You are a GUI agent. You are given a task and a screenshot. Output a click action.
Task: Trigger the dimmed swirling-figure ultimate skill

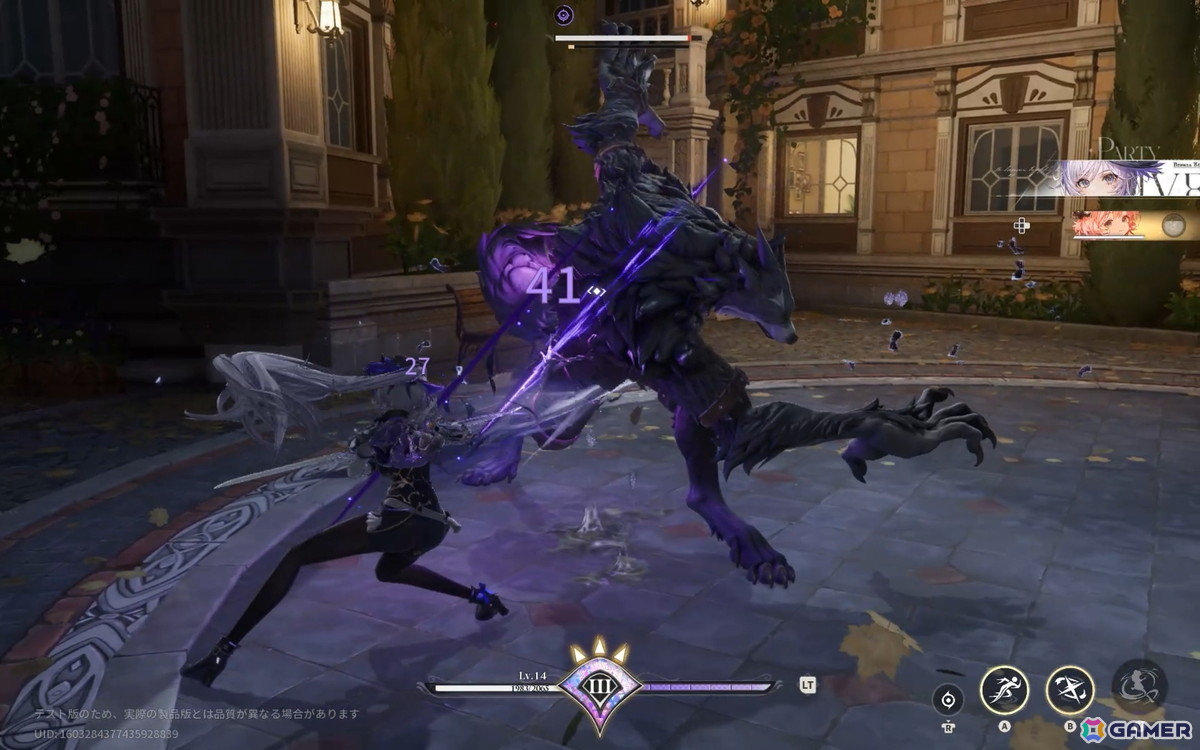point(1139,683)
